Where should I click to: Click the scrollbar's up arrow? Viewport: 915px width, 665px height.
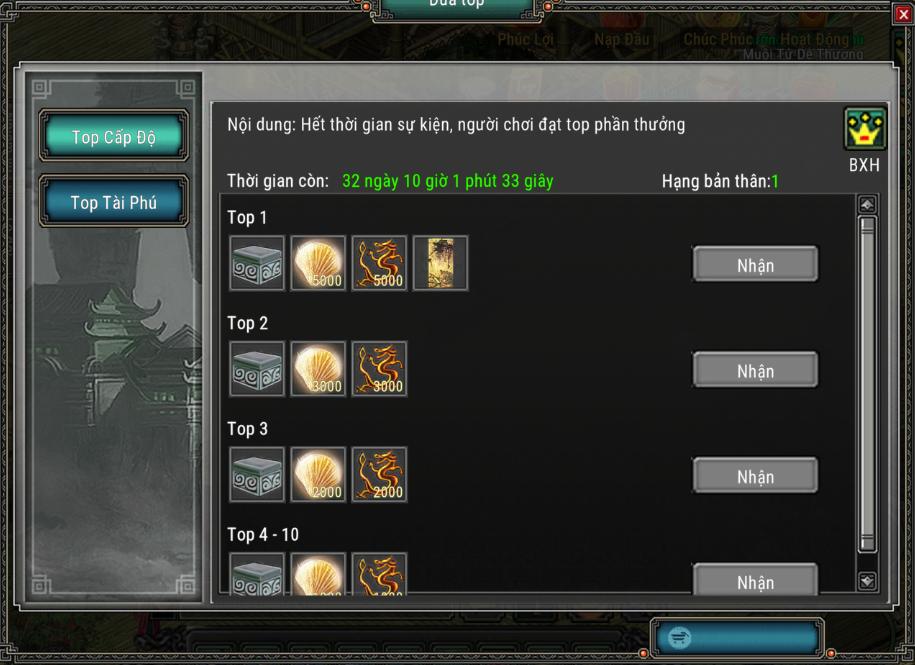[867, 205]
